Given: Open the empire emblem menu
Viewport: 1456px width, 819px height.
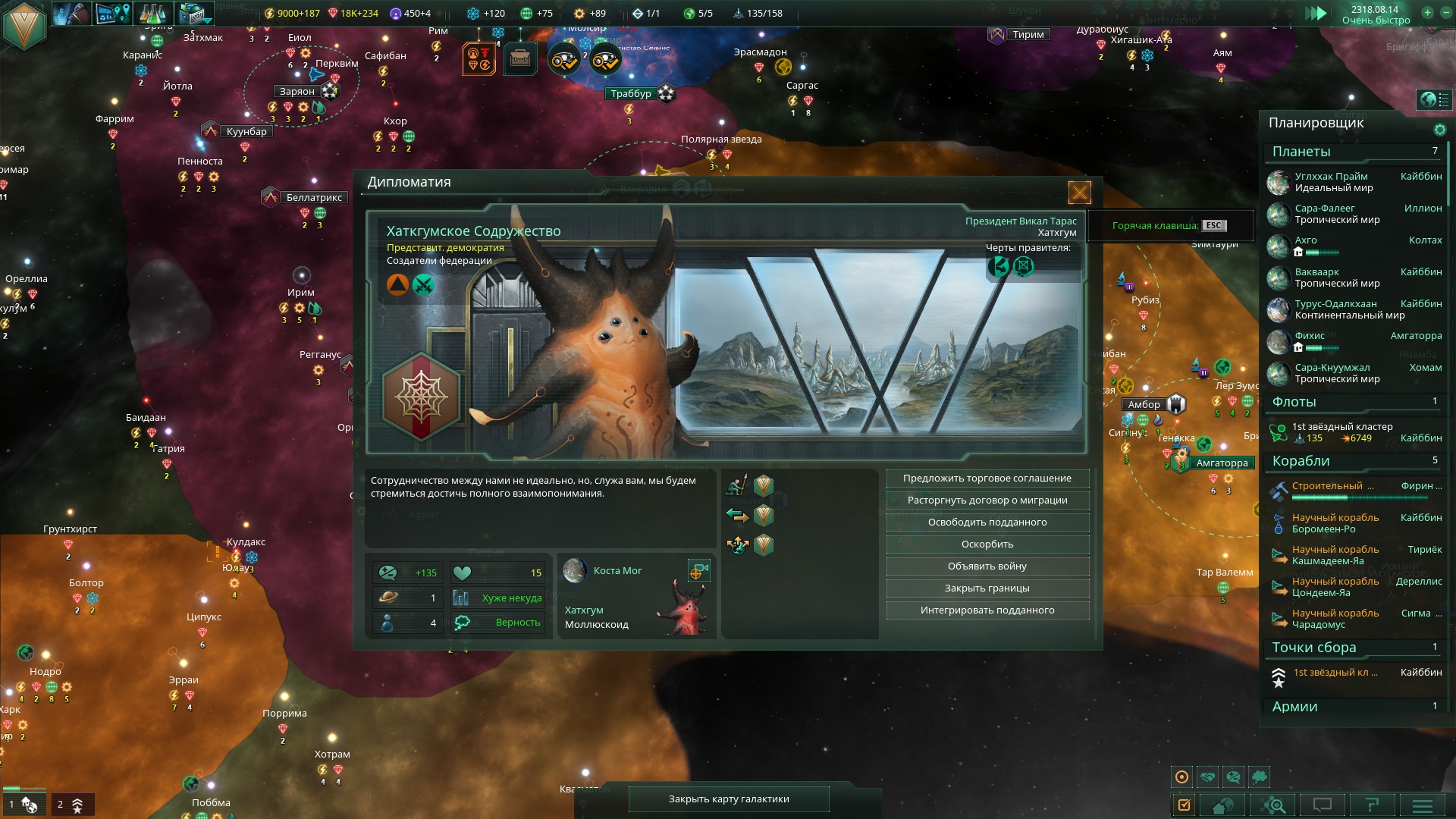Looking at the screenshot, I should [25, 25].
